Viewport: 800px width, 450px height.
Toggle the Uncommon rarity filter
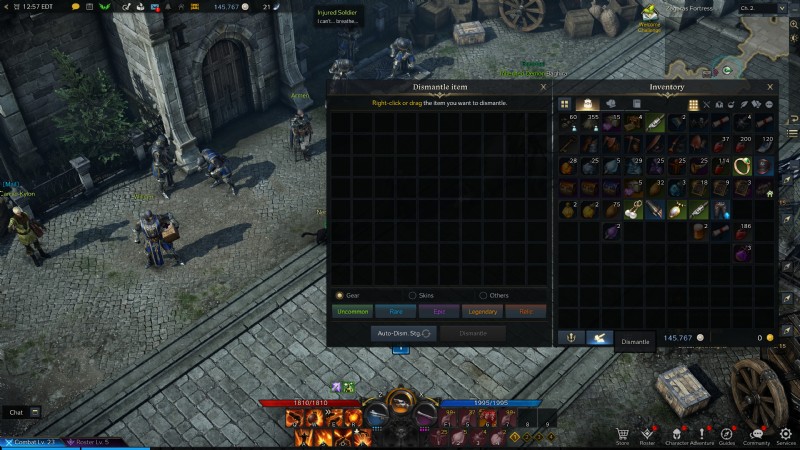click(x=352, y=311)
